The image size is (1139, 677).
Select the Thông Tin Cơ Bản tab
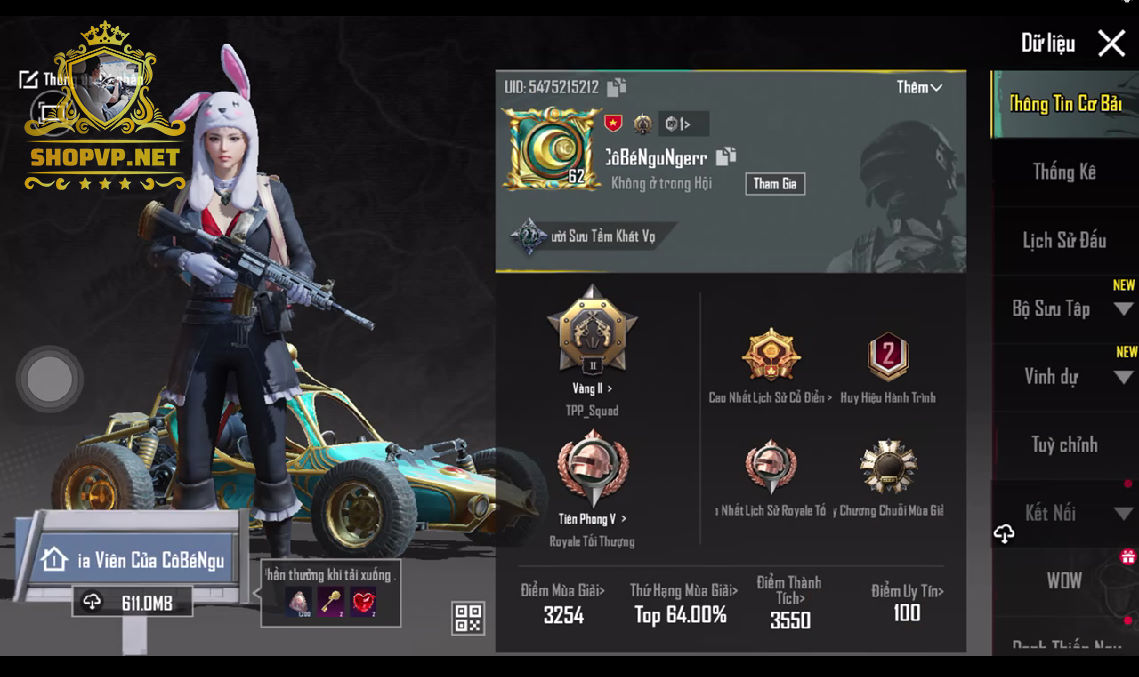tap(1065, 104)
